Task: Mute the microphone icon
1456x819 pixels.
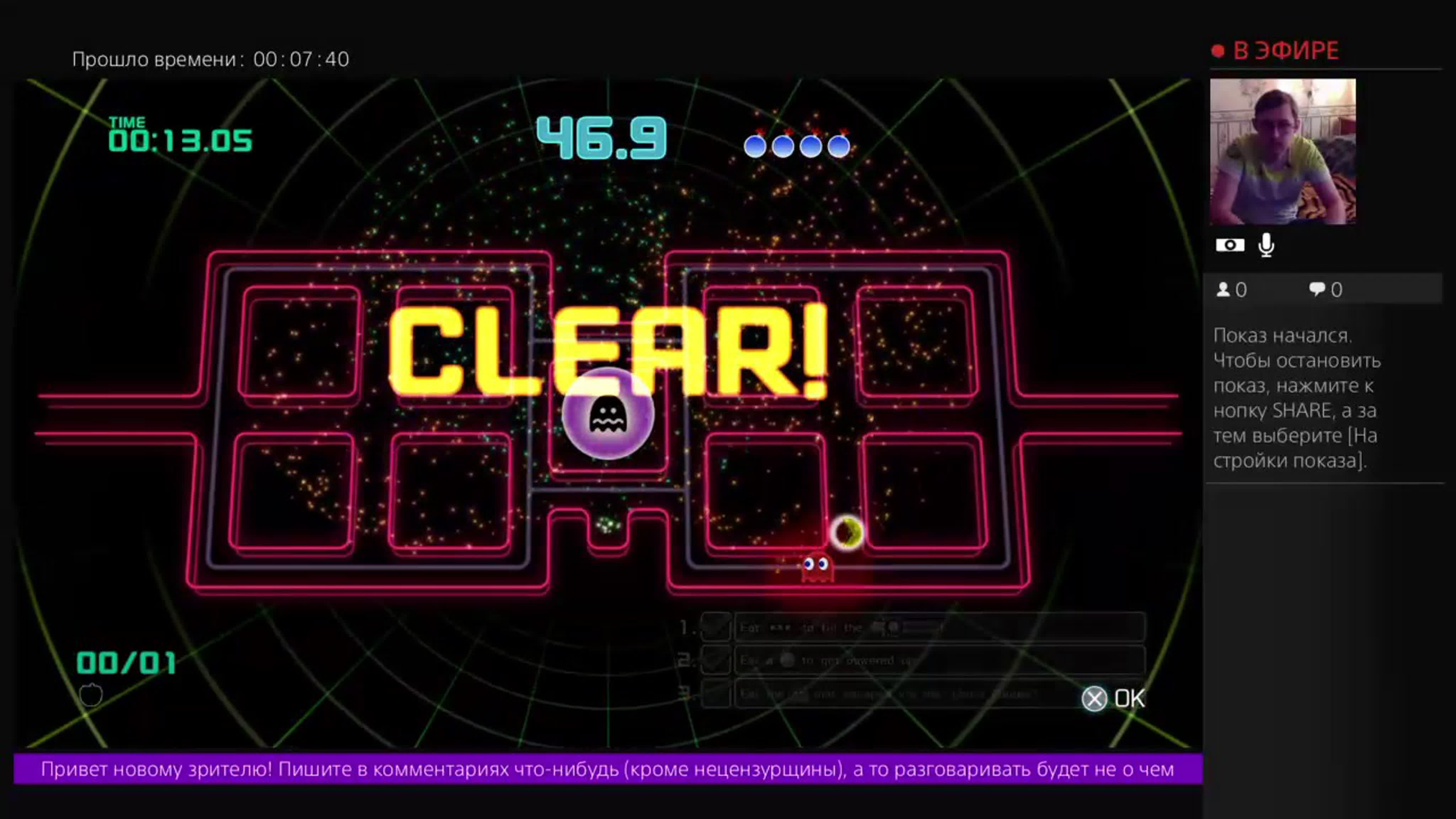Action: 1266,244
